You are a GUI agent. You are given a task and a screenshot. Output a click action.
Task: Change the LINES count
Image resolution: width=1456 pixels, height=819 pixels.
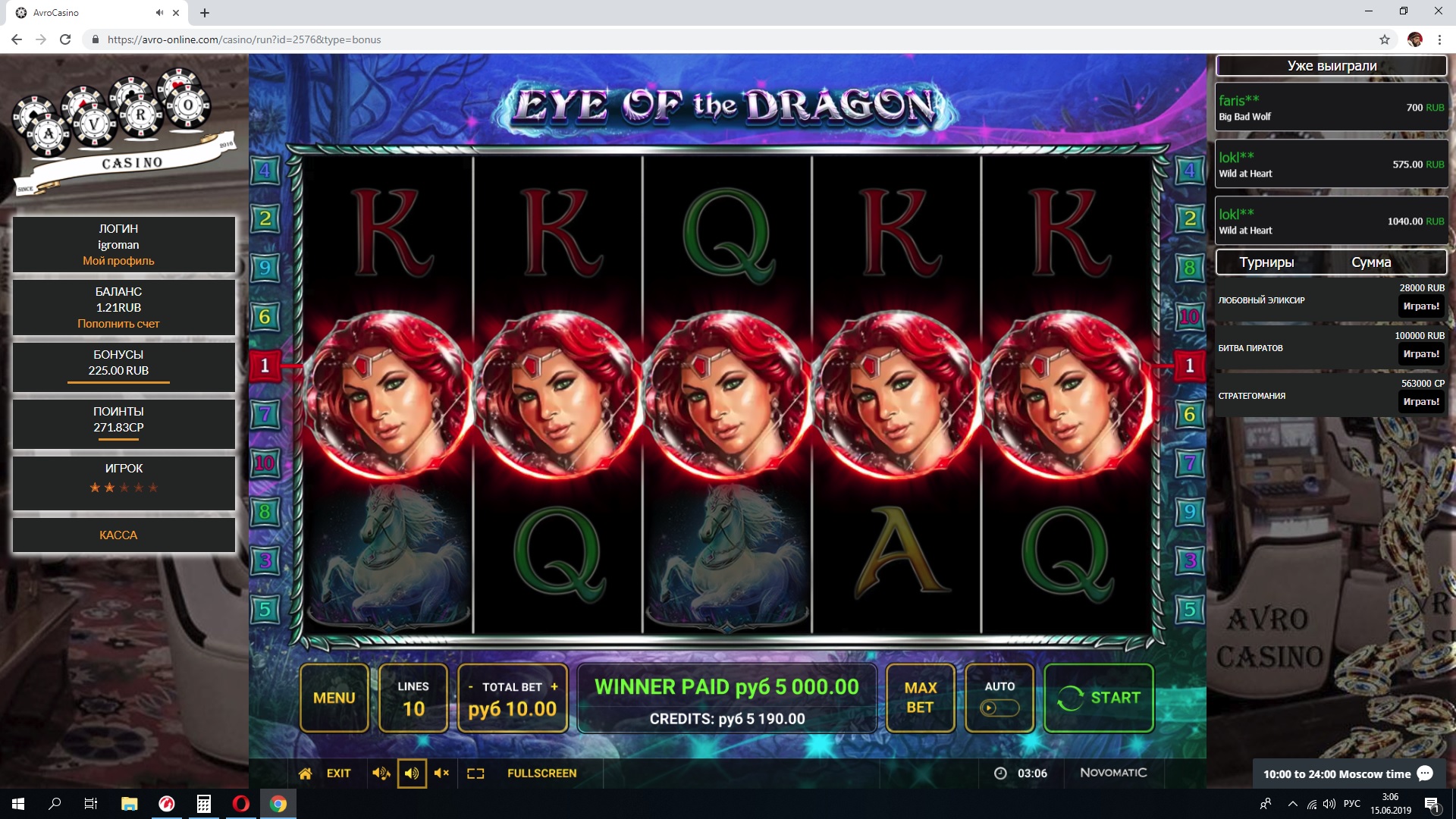413,698
